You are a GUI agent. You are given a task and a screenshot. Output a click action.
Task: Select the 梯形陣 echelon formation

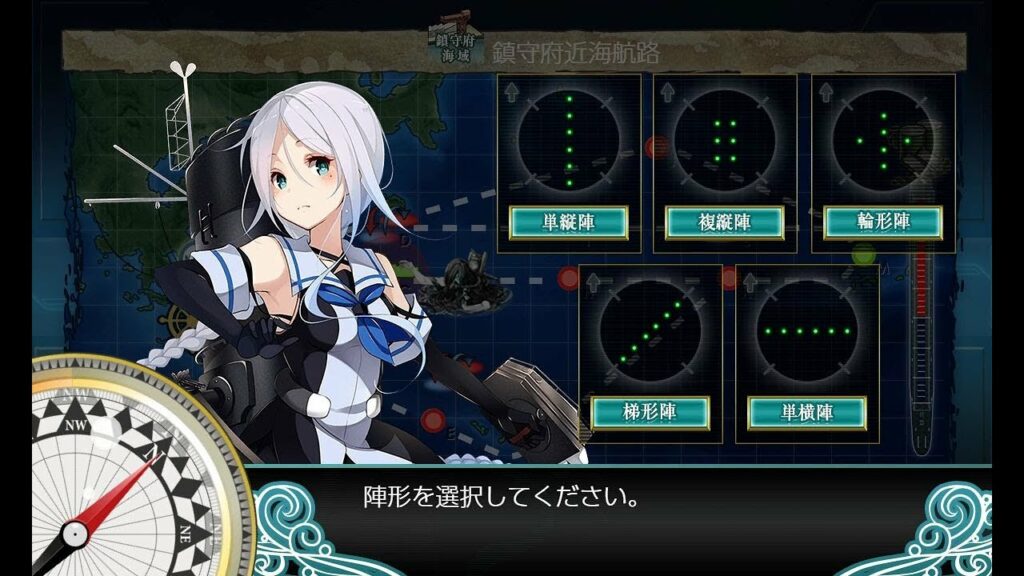[x=649, y=411]
